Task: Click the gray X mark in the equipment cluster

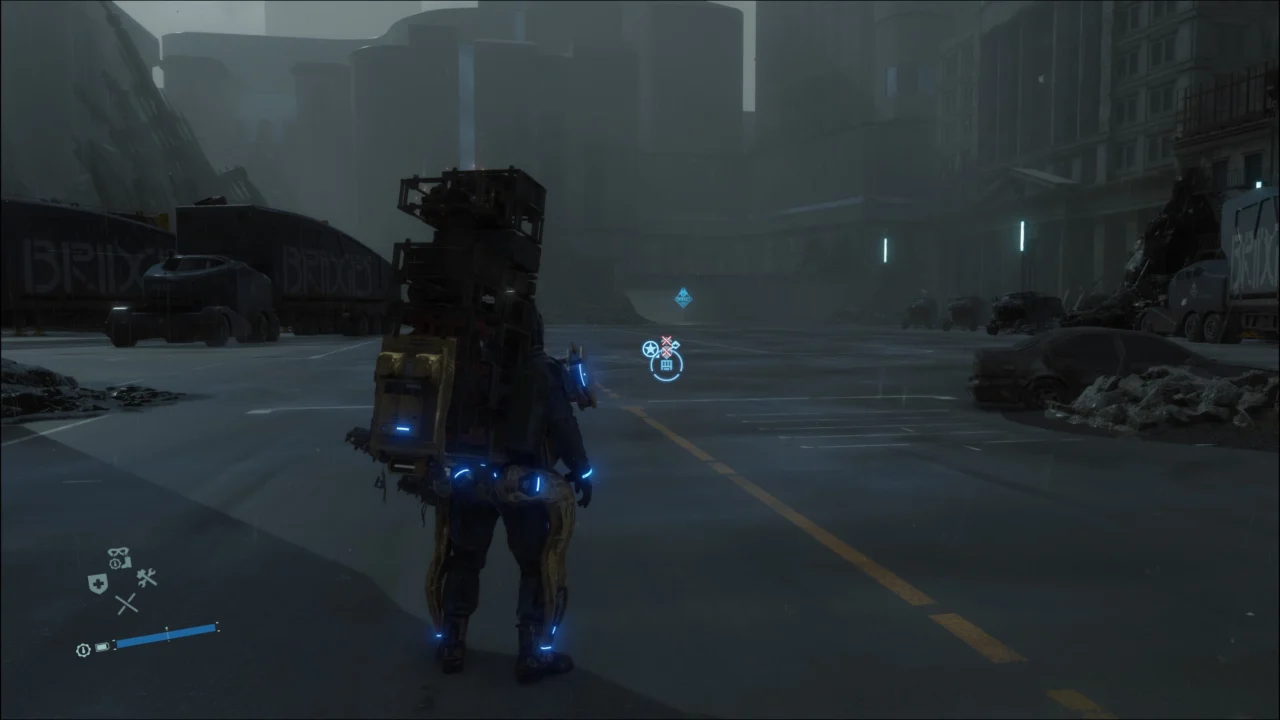Action: click(x=128, y=605)
